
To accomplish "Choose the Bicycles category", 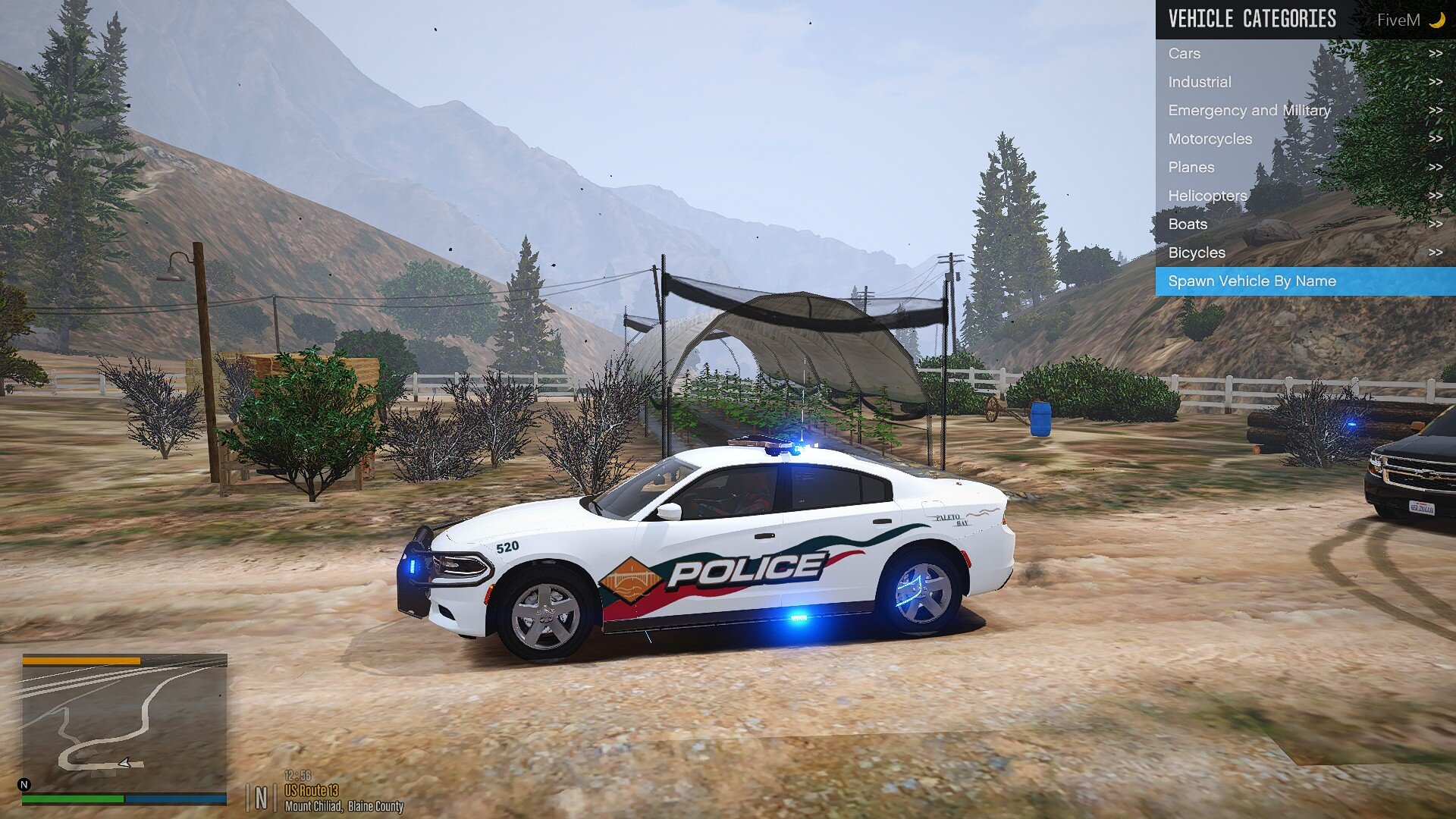I will click(1304, 253).
